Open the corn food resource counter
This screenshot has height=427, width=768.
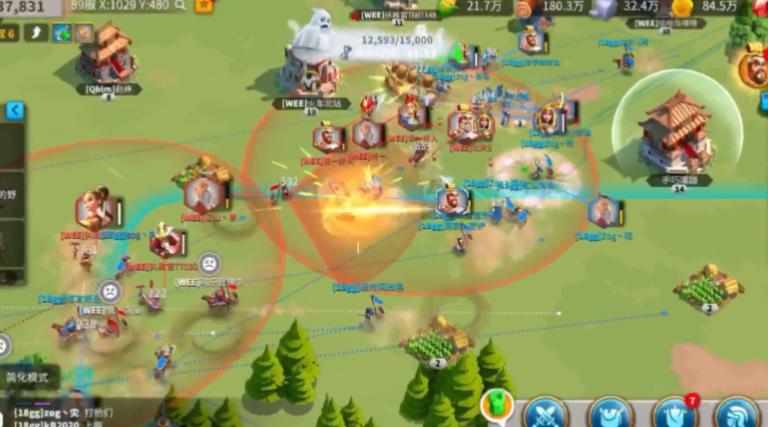tap(449, 7)
